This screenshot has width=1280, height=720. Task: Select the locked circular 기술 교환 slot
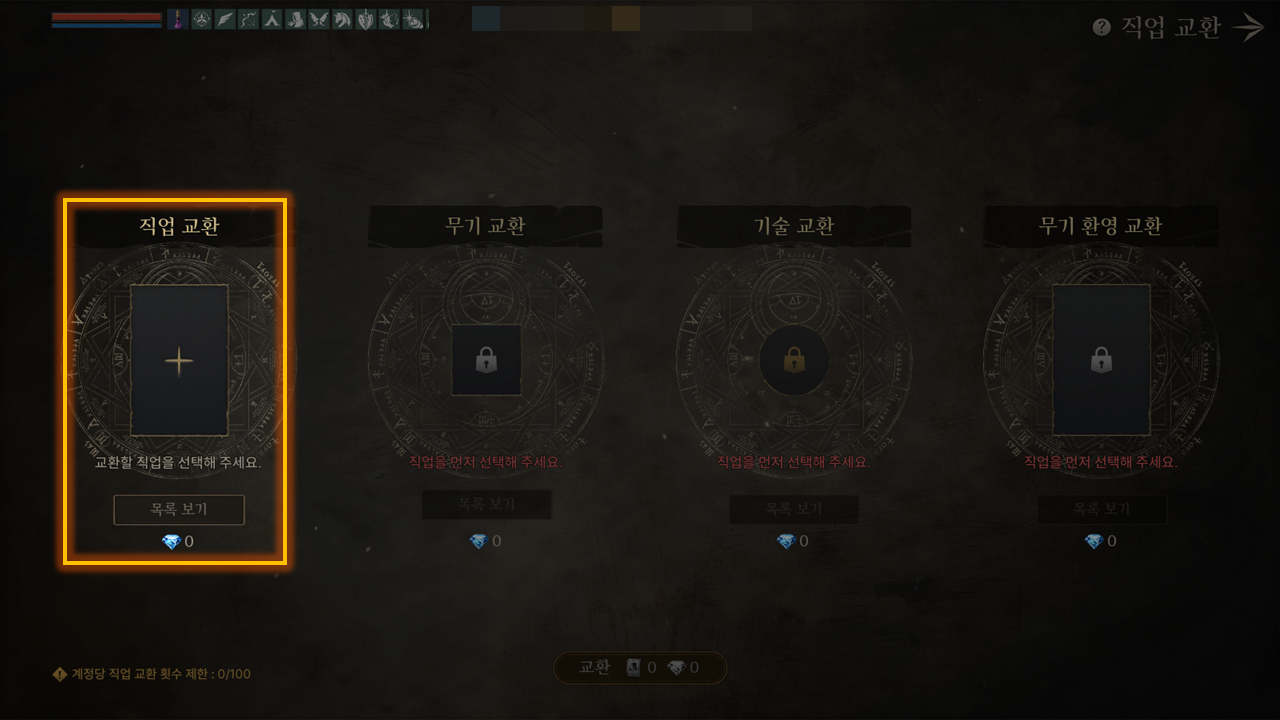794,360
